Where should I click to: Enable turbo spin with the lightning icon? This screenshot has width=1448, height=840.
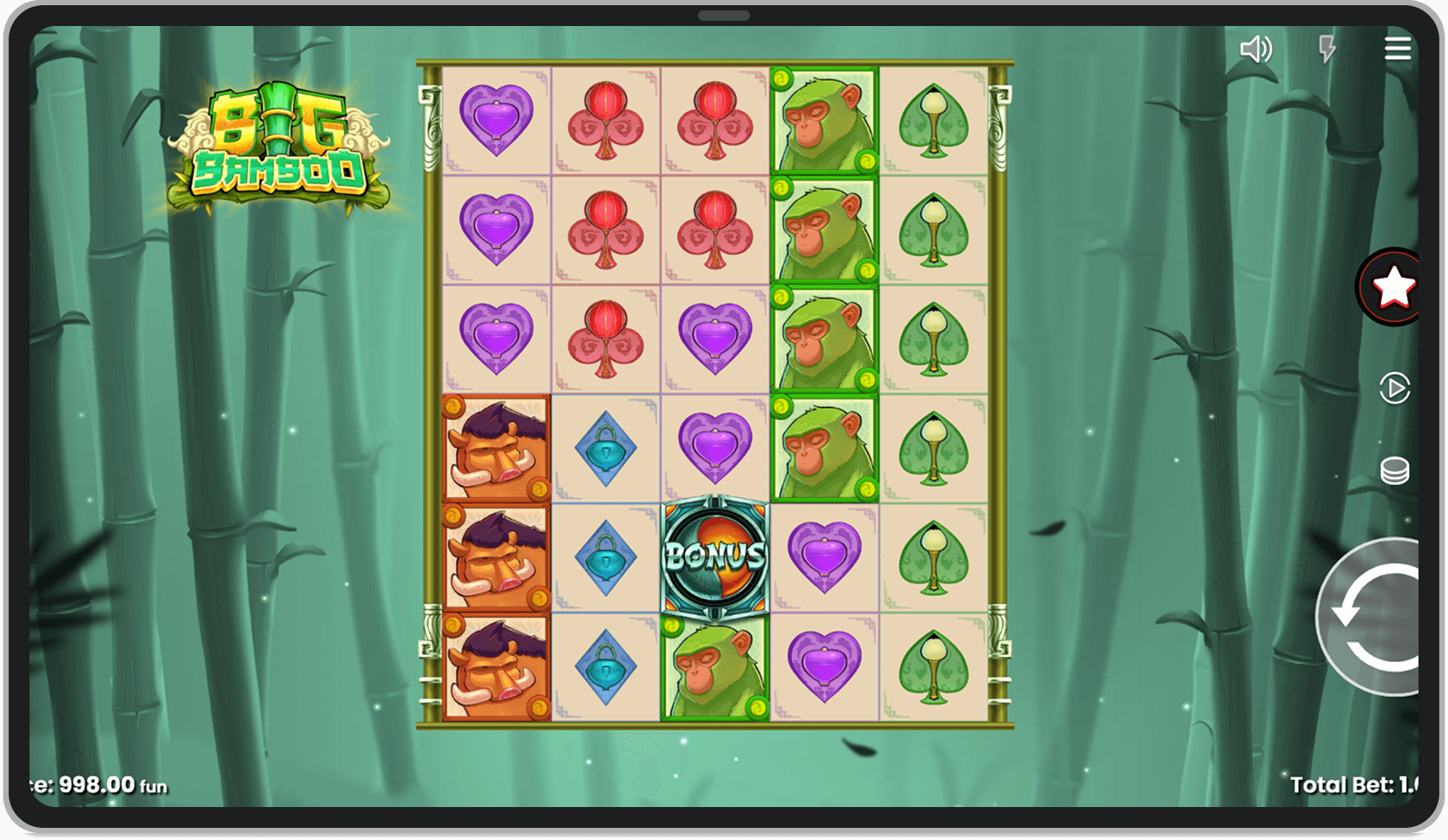point(1326,49)
